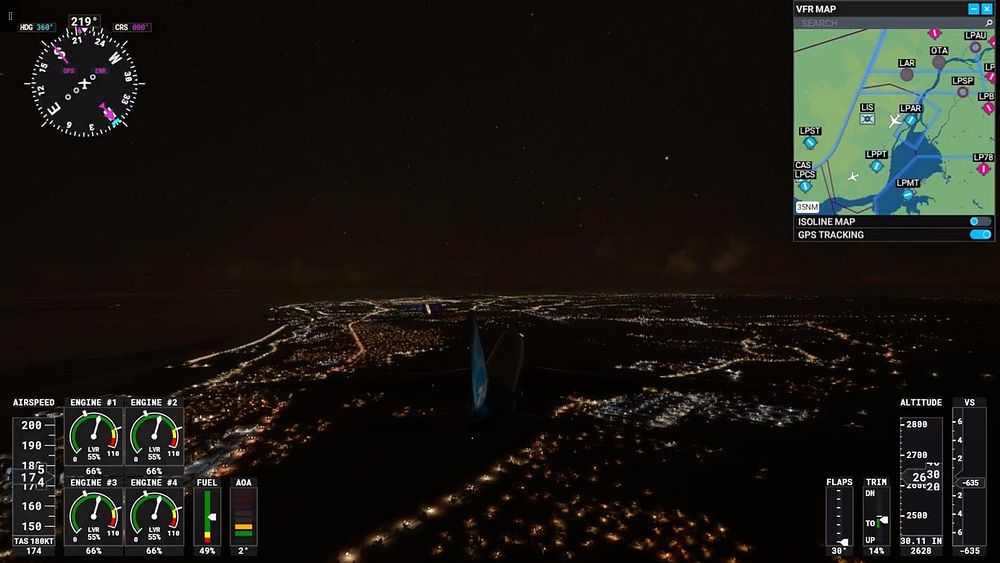Turn off GPS Tracking toggle
The height and width of the screenshot is (563, 1000).
pos(980,235)
